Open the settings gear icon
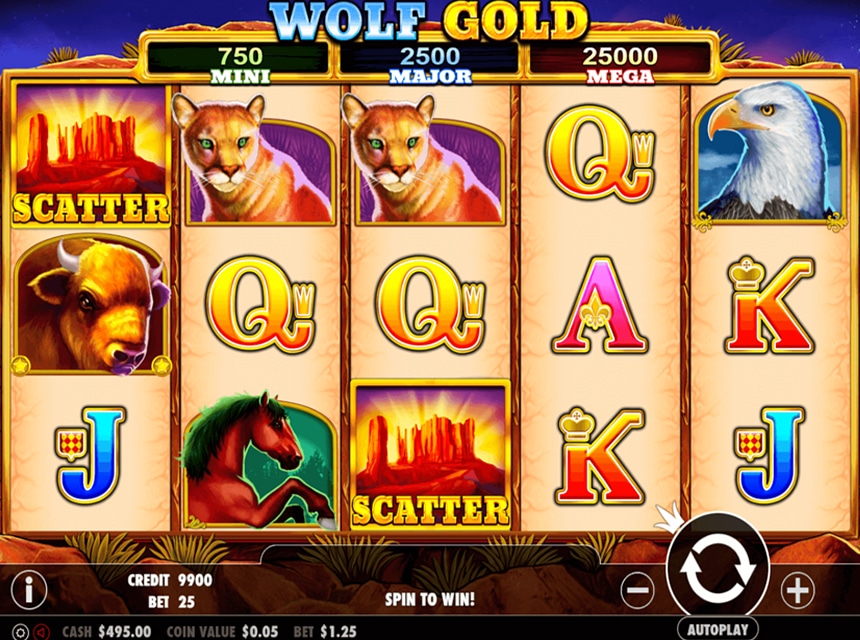This screenshot has height=640, width=860. (x=22, y=632)
